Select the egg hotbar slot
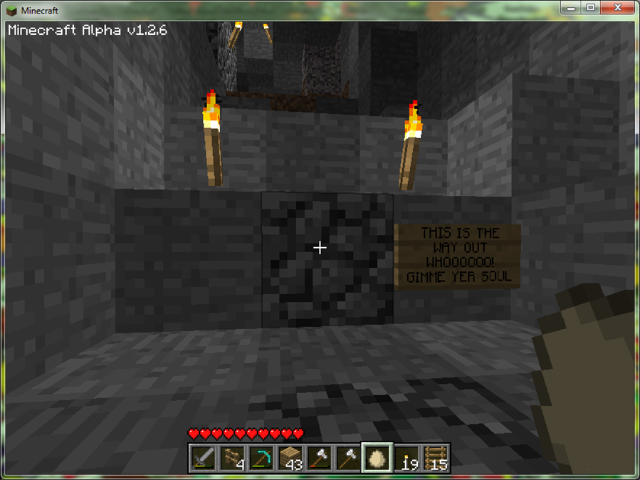This screenshot has width=640, height=480. 378,458
